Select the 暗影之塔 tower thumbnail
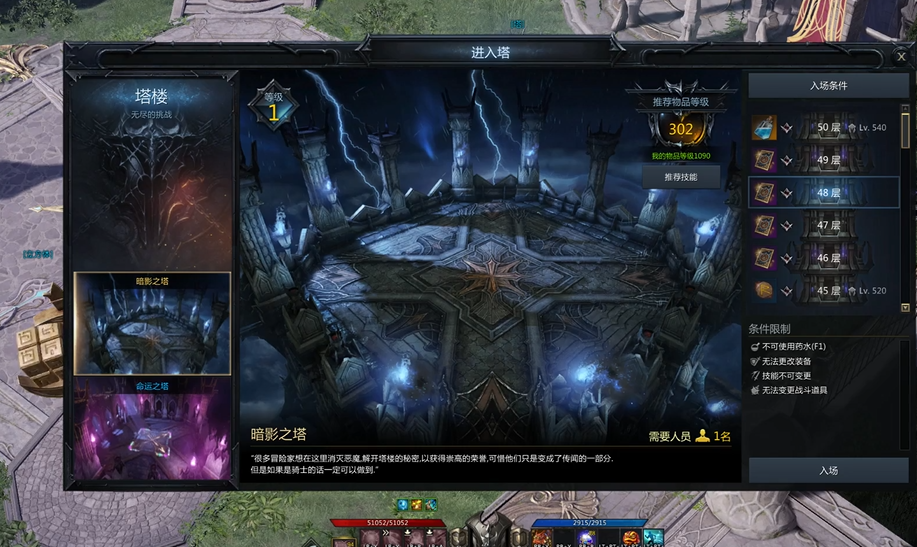917x547 pixels. coord(152,324)
